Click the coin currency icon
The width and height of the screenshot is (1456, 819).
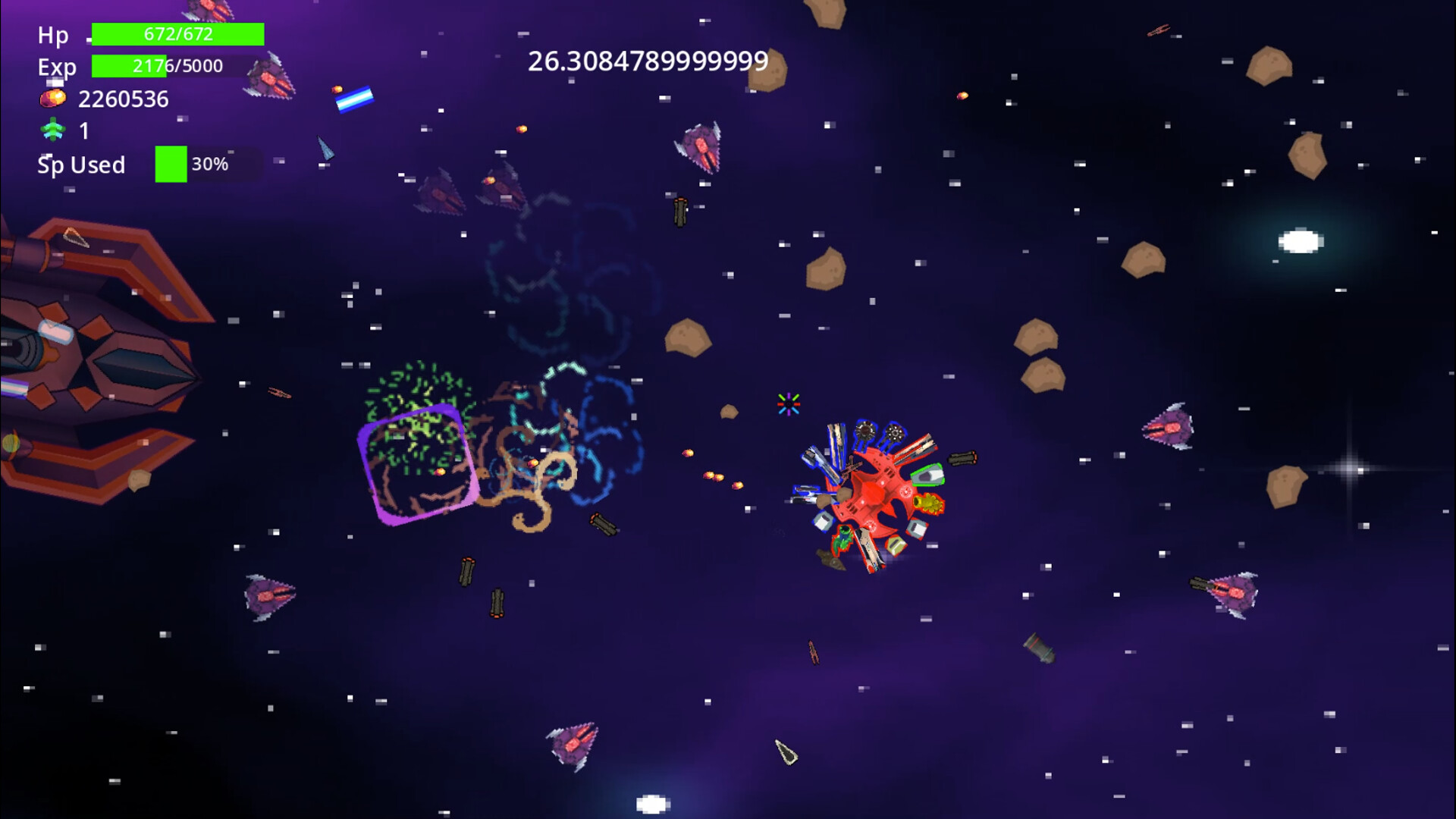52,98
